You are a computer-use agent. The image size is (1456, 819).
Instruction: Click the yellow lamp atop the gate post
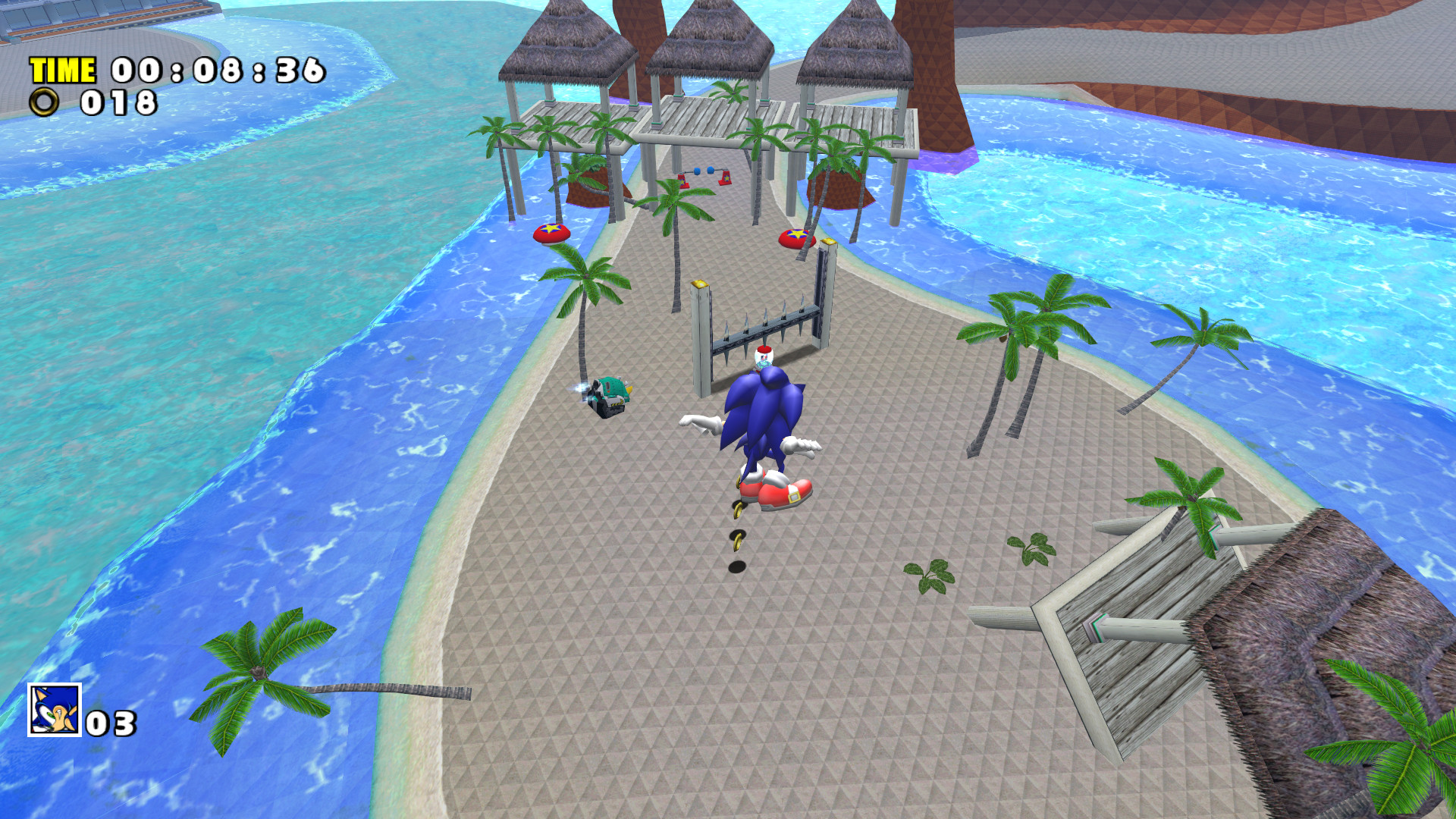(700, 282)
